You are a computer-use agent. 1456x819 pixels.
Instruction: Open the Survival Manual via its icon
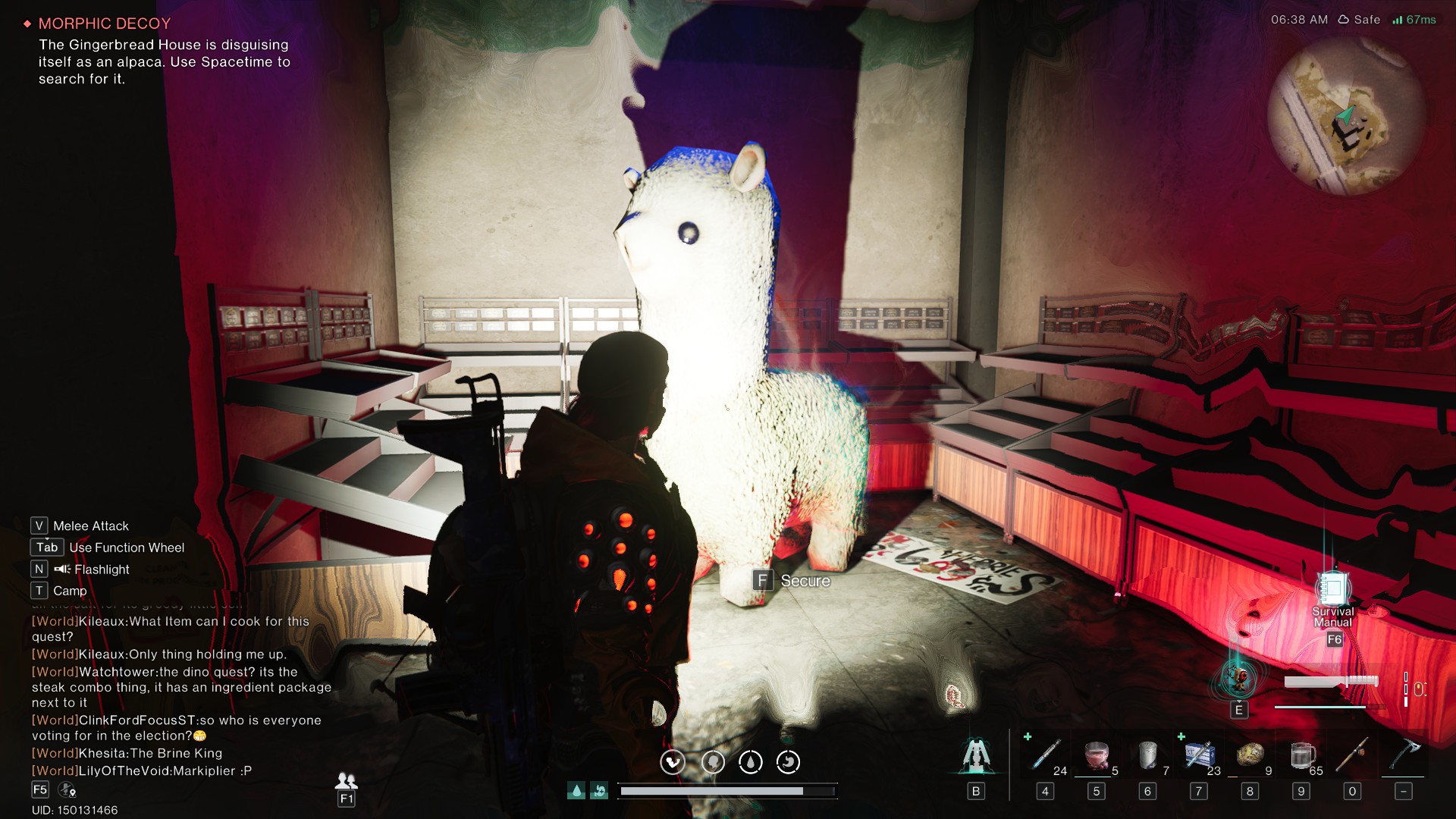(1332, 588)
